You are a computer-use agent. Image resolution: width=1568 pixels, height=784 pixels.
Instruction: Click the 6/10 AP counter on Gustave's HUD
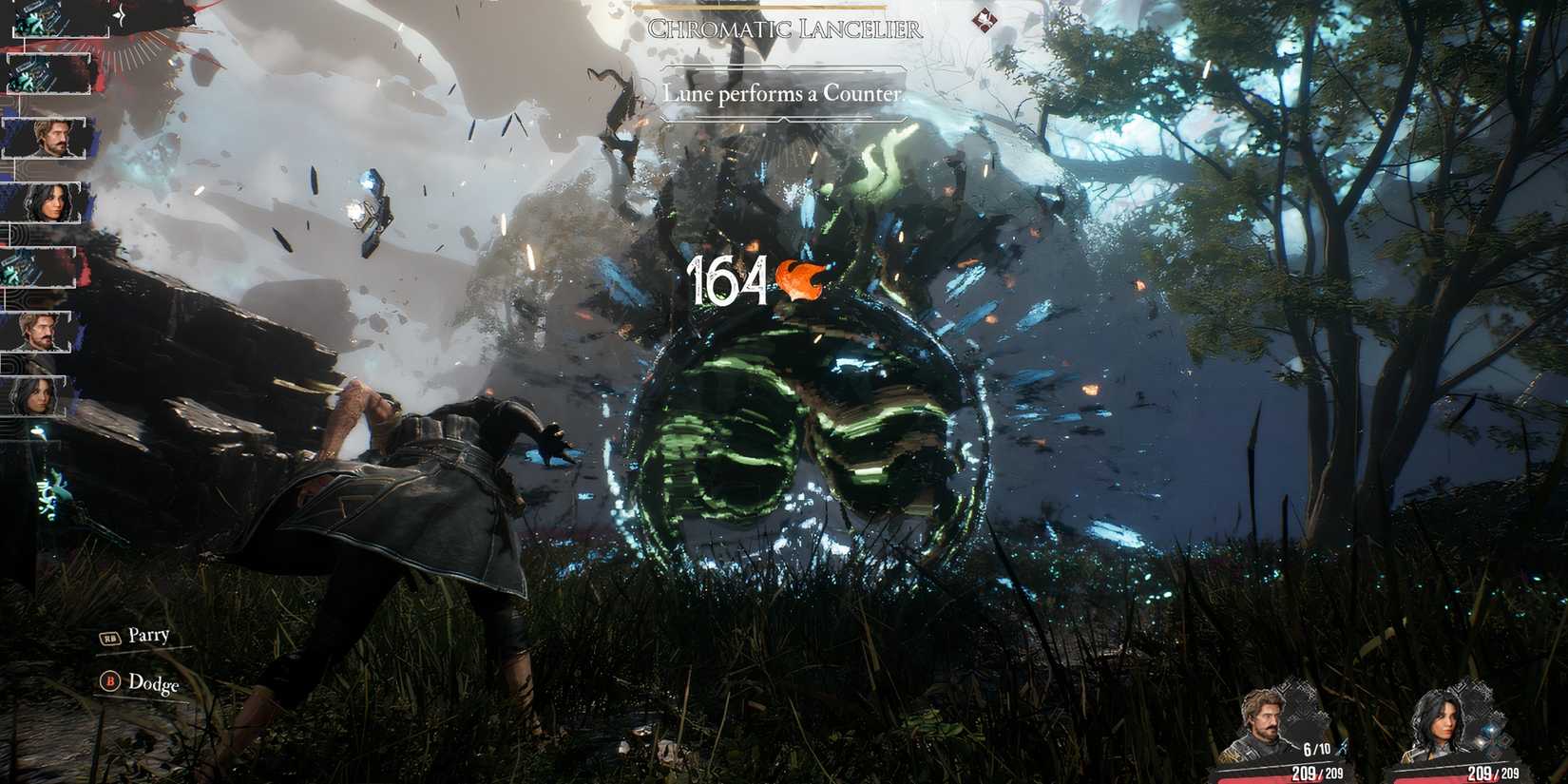[1316, 748]
